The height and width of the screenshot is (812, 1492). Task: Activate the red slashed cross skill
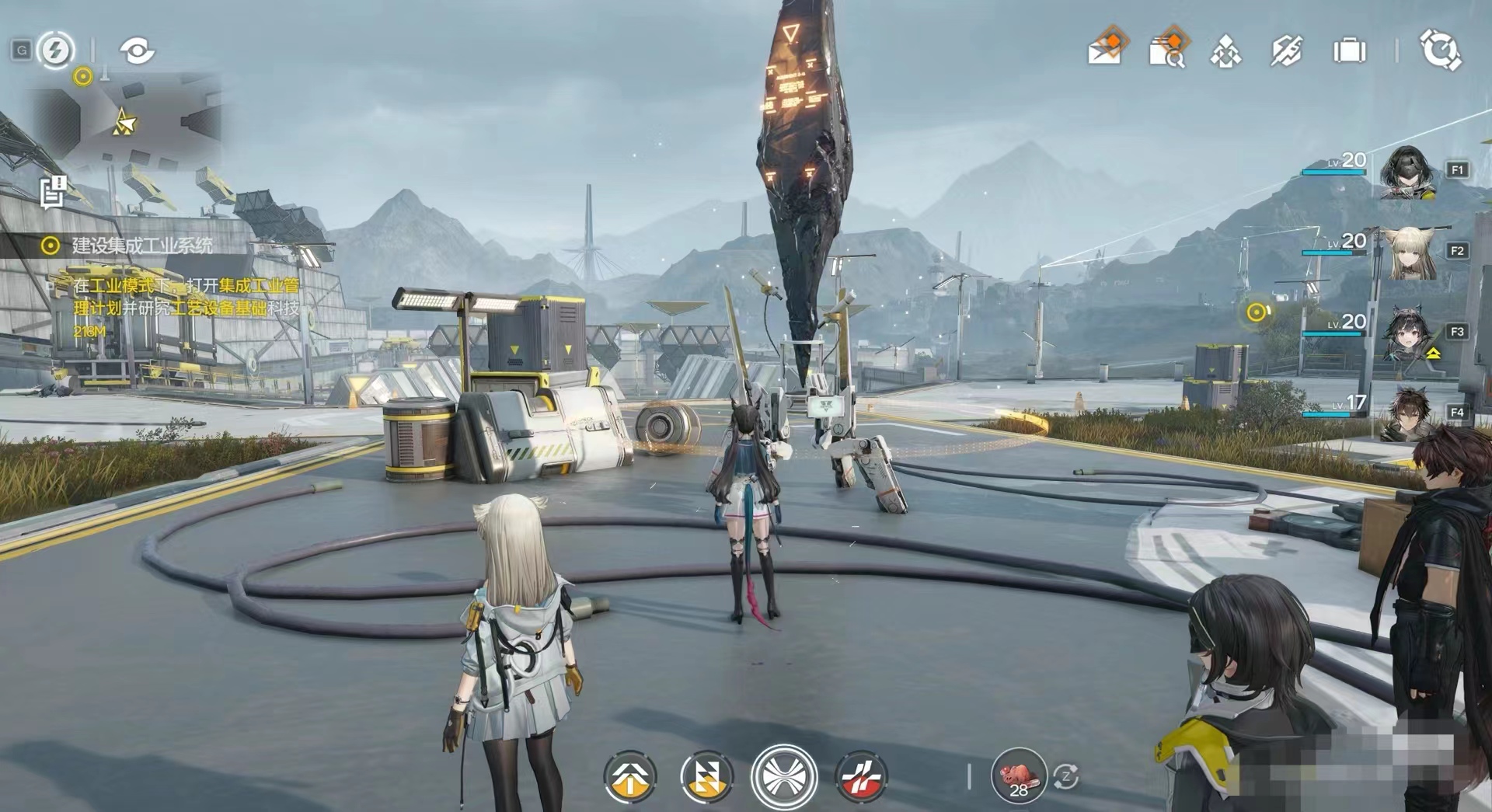tap(861, 775)
